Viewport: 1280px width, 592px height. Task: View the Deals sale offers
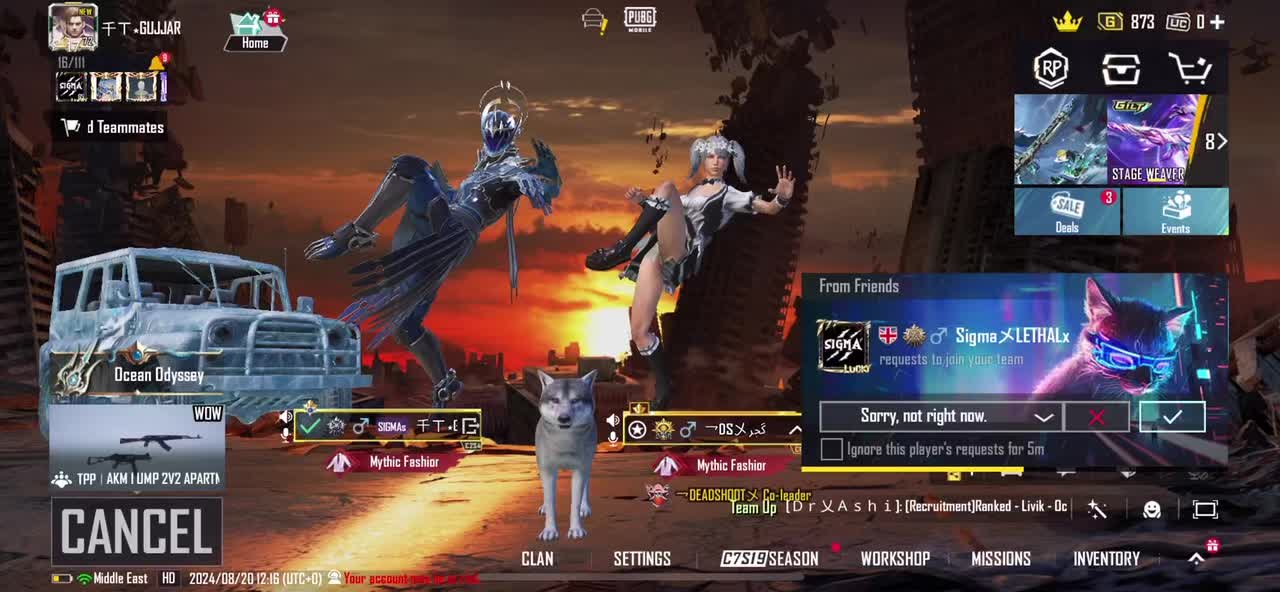1067,212
